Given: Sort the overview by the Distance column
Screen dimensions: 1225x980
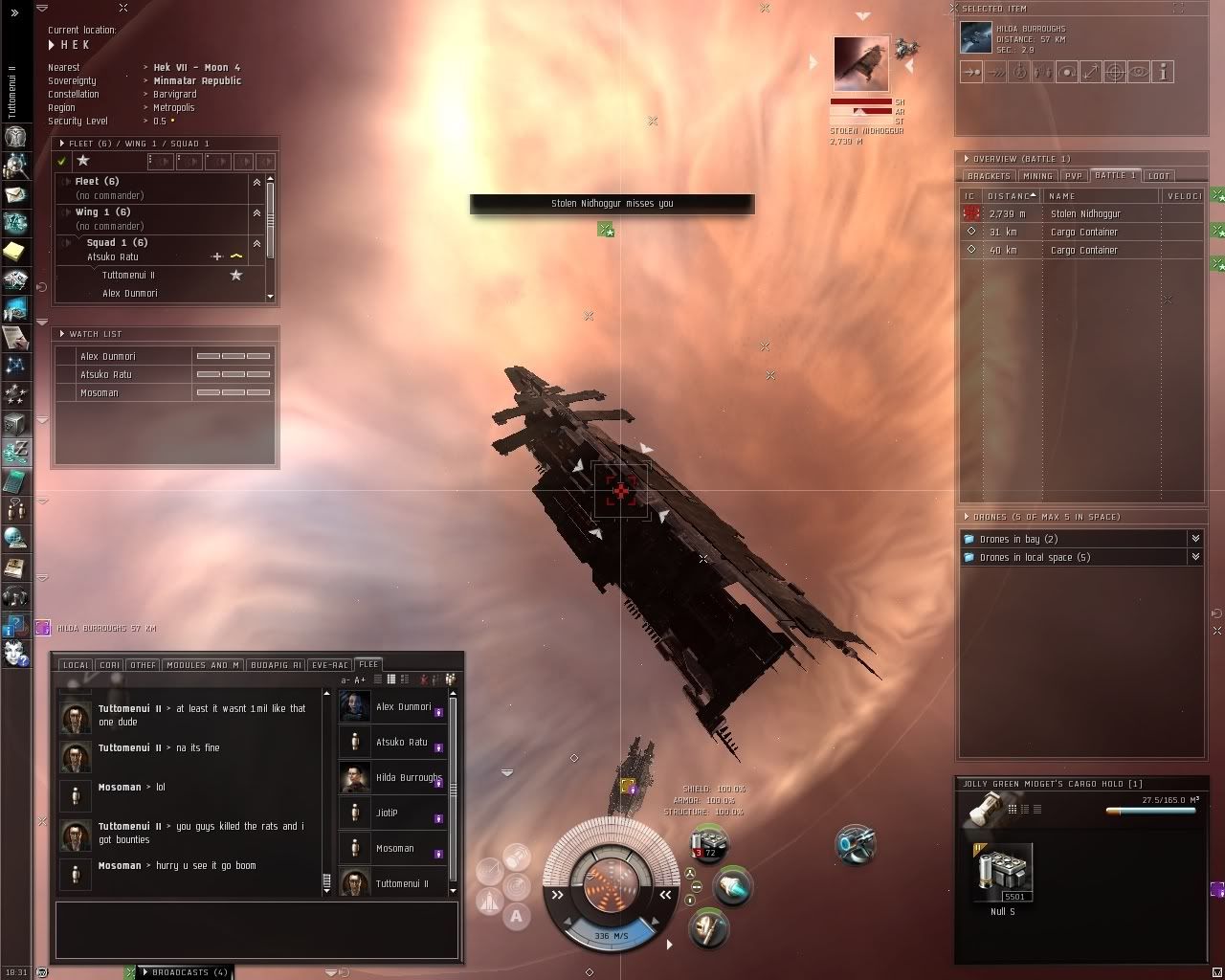Looking at the screenshot, I should pyautogui.click(x=1011, y=196).
